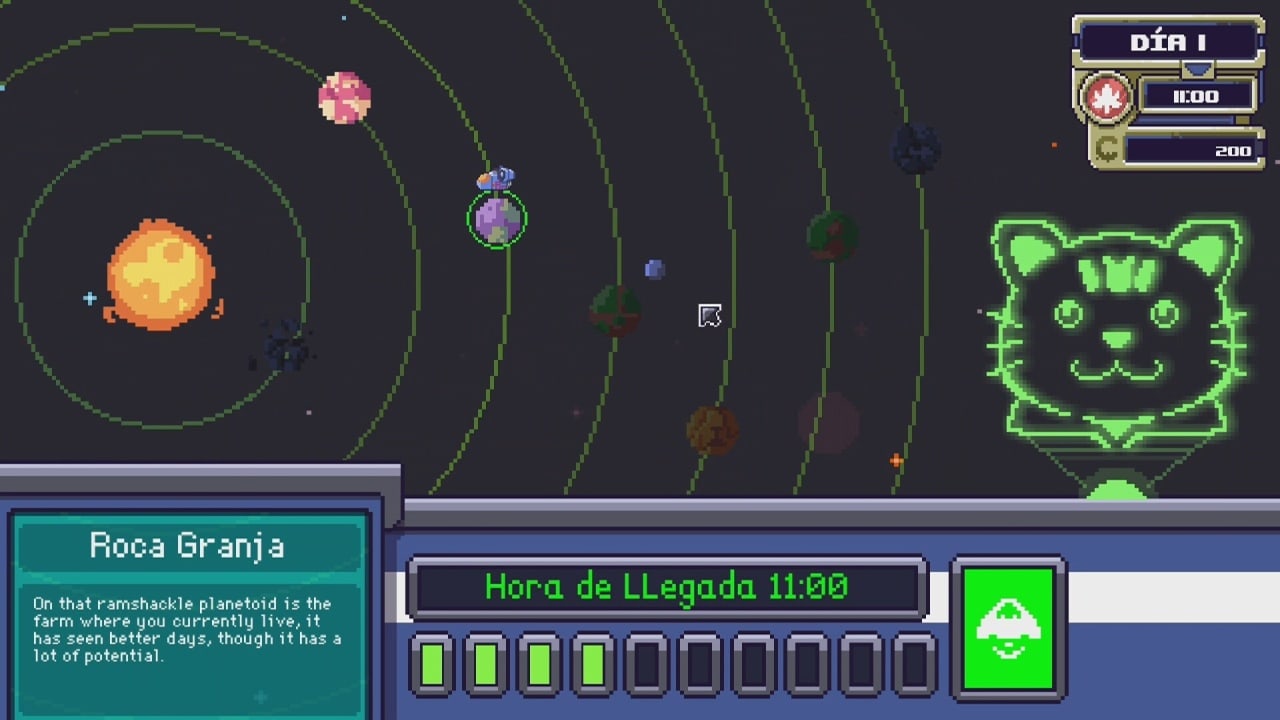This screenshot has height=720, width=1280.
Task: Choose the pink planet on the map
Action: click(x=344, y=98)
